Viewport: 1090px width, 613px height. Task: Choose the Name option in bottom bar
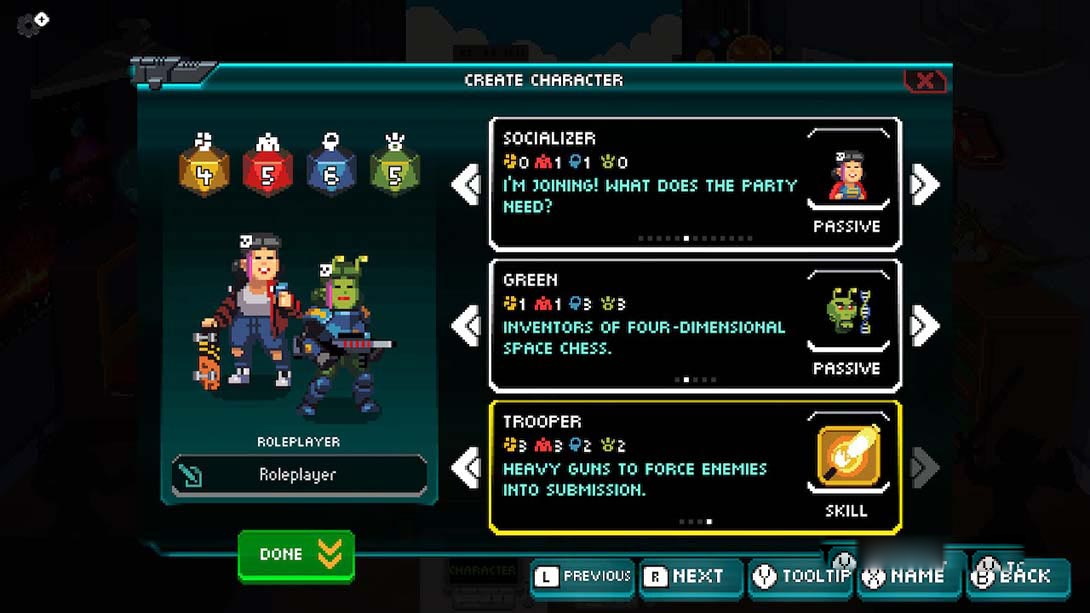point(908,576)
